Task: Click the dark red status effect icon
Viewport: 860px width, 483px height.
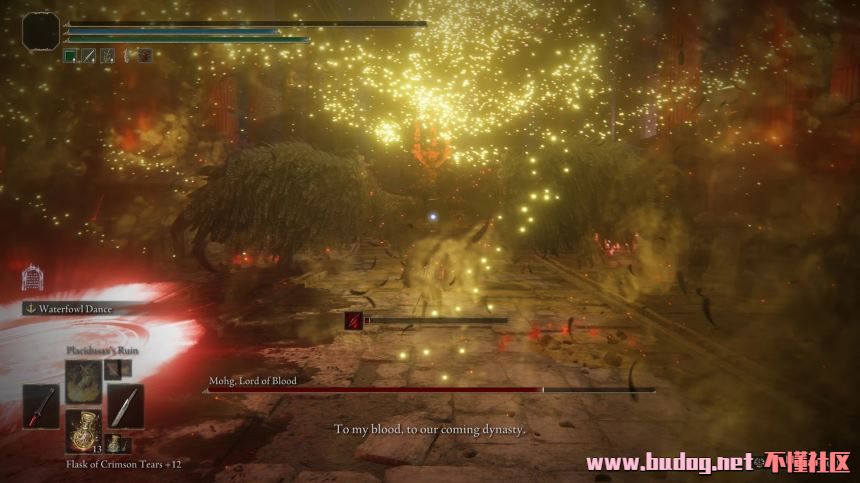Action: (x=144, y=56)
